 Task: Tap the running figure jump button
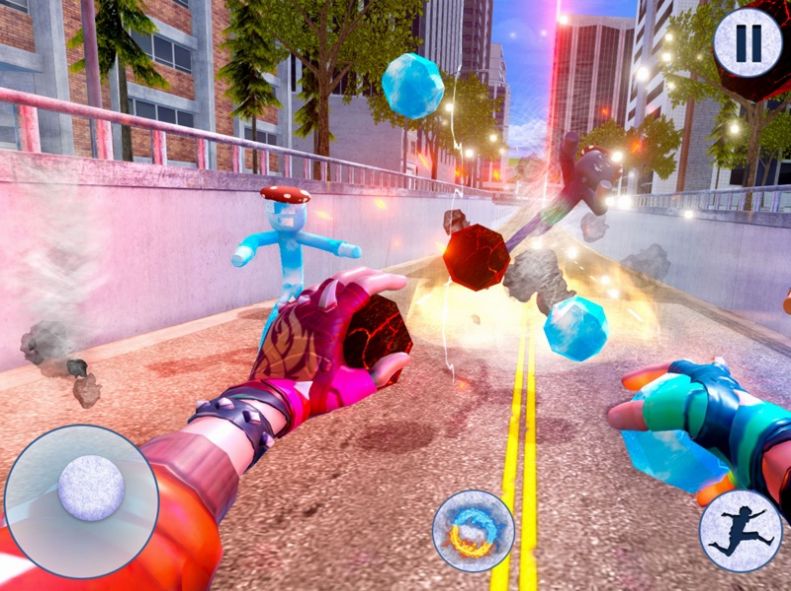tap(740, 530)
